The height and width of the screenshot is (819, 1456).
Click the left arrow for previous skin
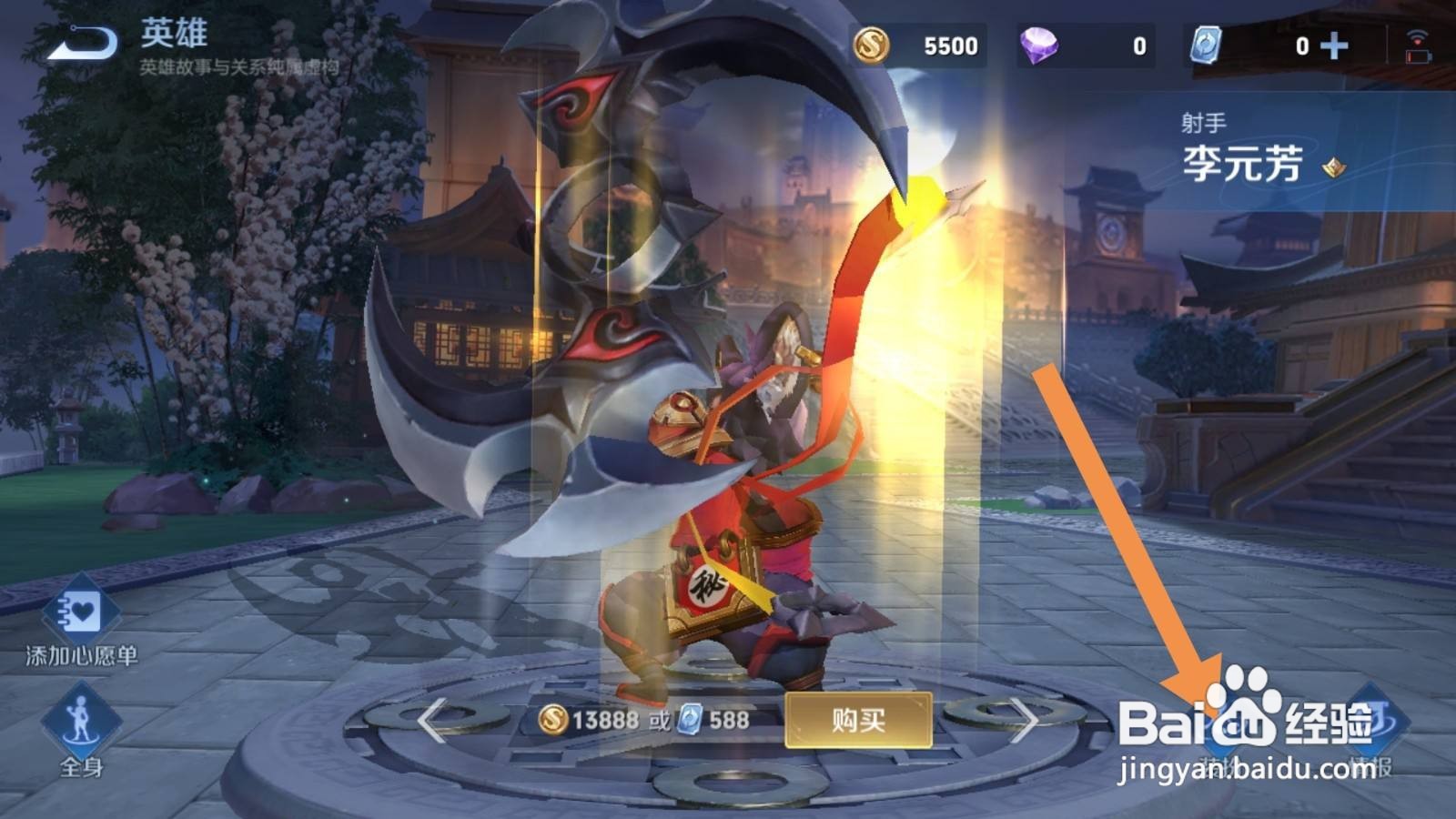tap(430, 721)
